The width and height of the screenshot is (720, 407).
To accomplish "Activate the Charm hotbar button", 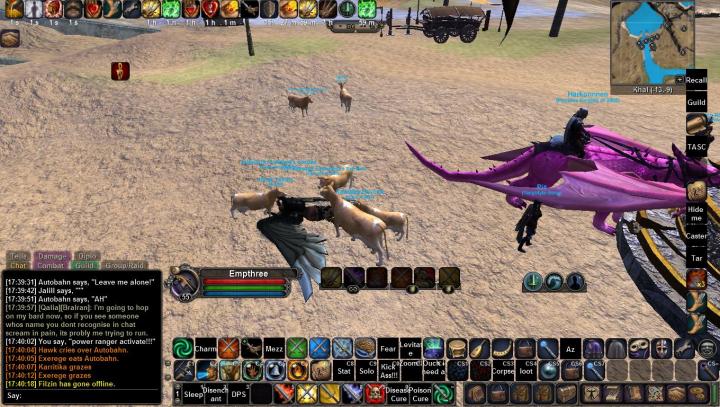I will click(206, 348).
